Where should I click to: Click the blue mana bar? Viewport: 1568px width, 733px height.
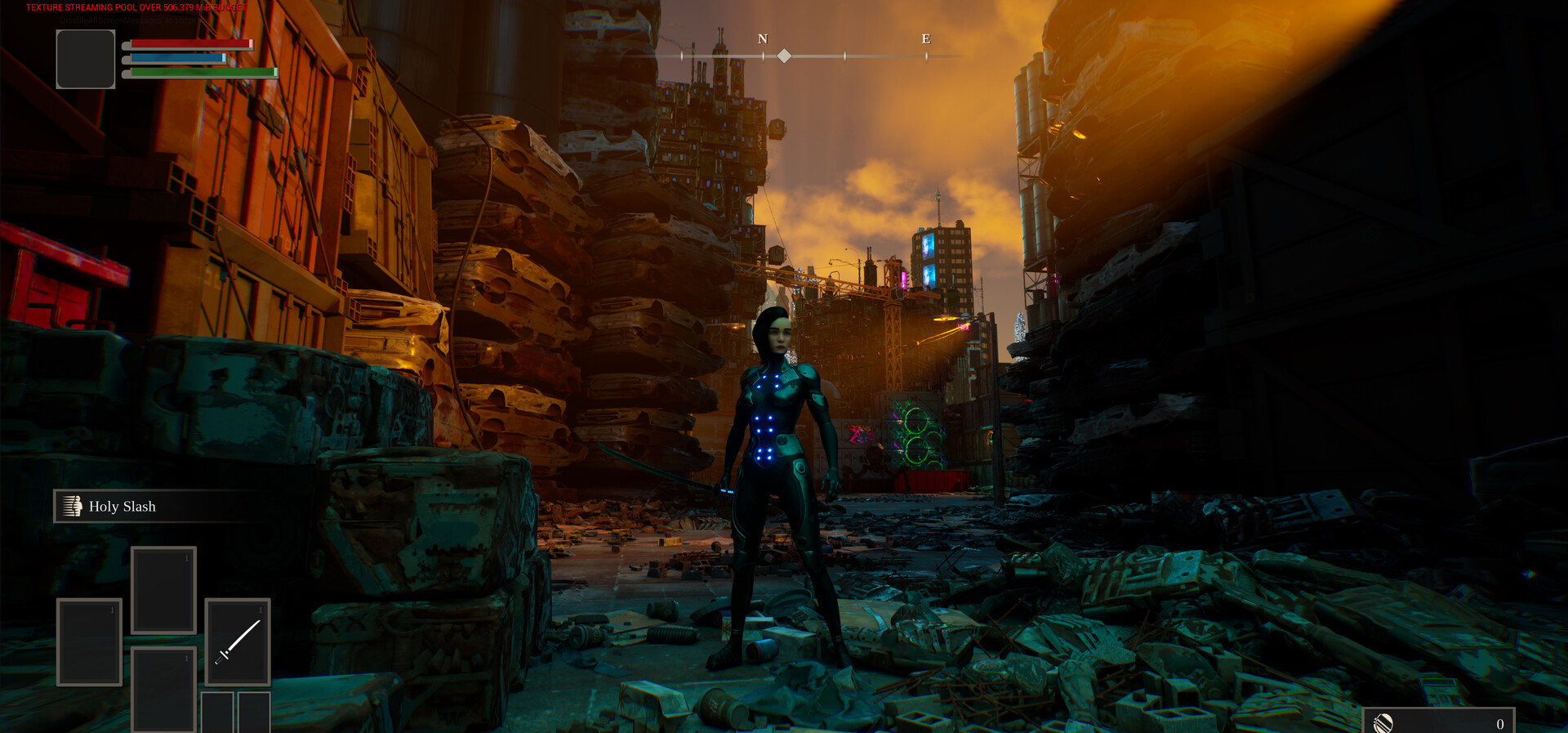pos(178,59)
